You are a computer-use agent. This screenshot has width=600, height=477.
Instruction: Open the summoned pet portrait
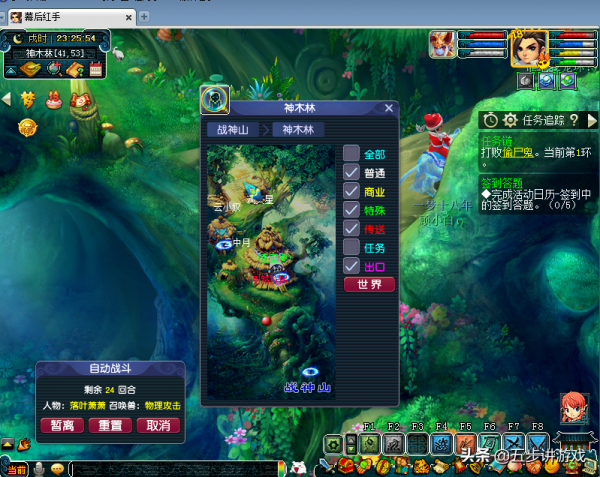pos(442,44)
